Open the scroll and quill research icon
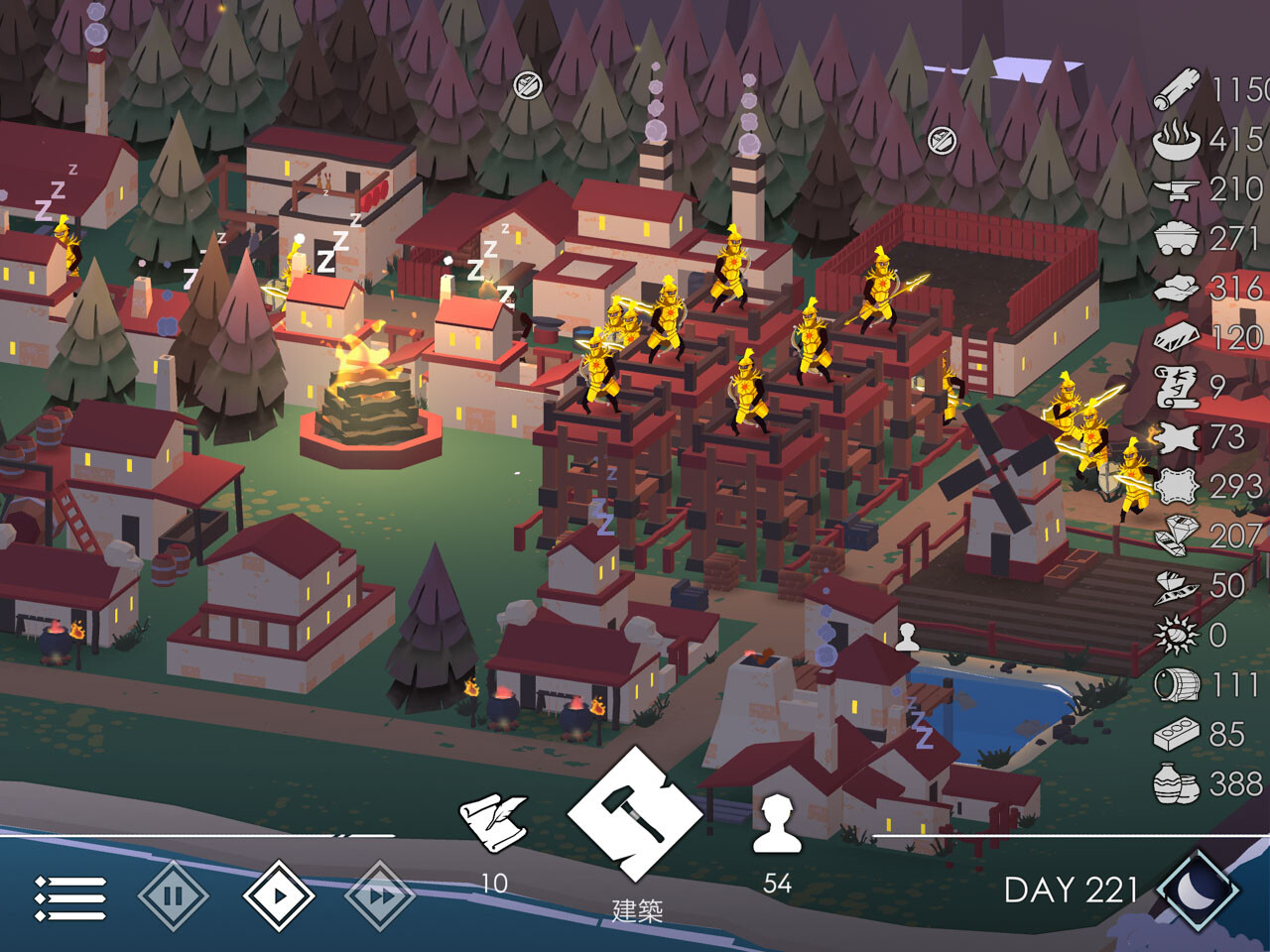The width and height of the screenshot is (1270, 952). [493, 821]
